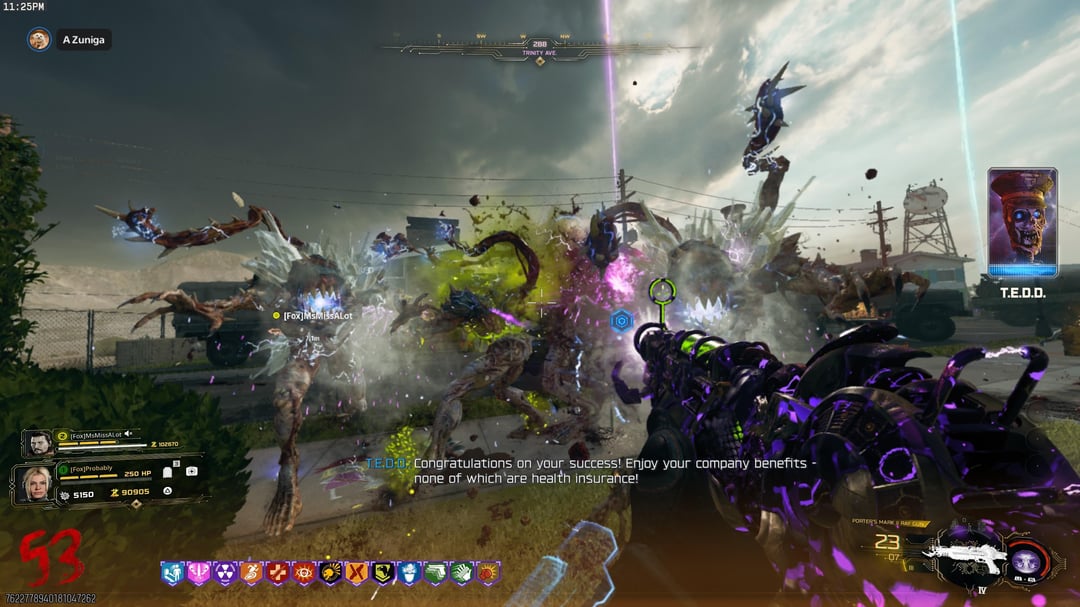1080x607 pixels.
Task: Select the purple radiation symbol perk
Action: [225, 573]
